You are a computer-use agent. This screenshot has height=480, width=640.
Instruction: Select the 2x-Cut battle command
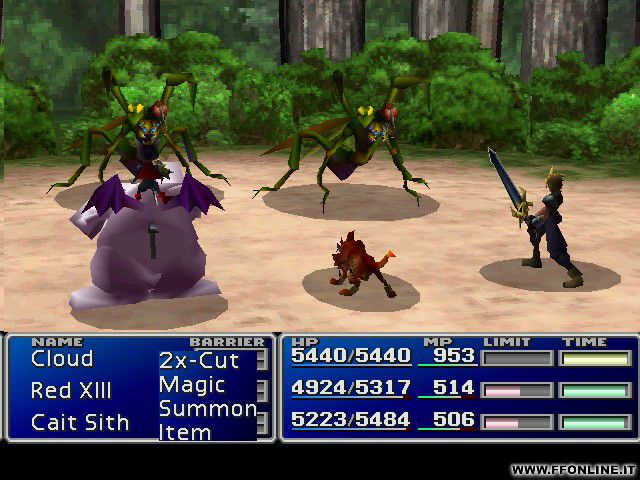199,360
